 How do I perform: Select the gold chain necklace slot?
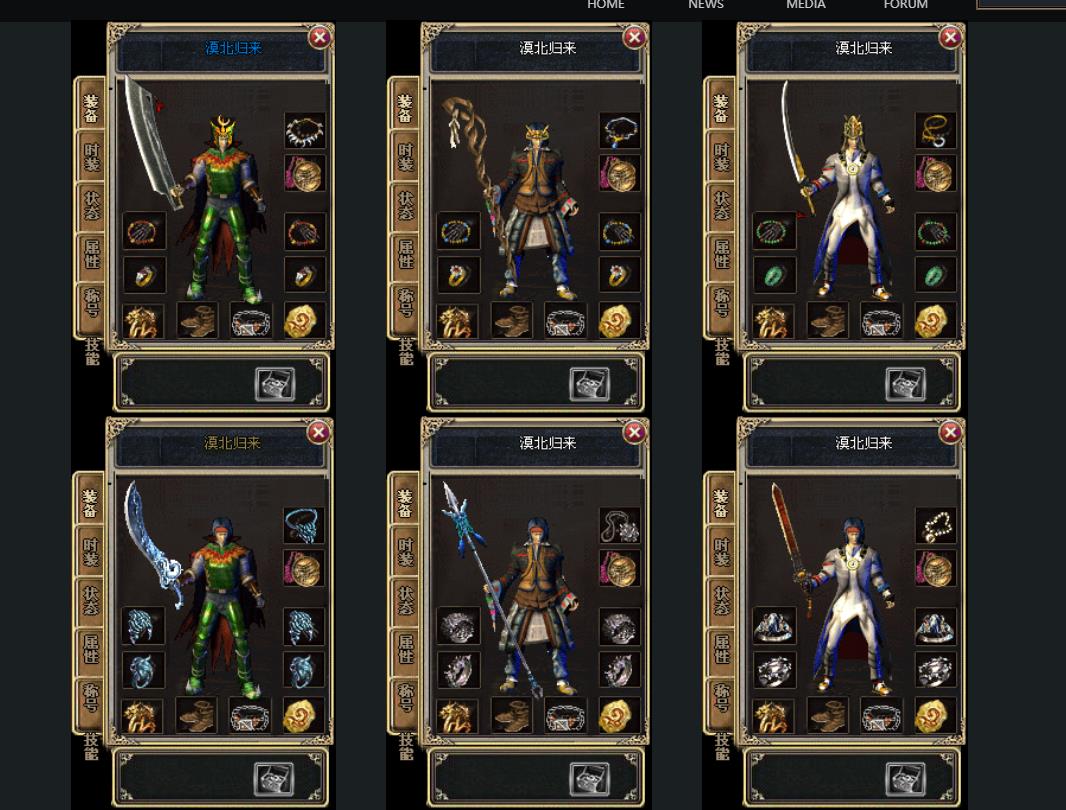coord(935,130)
